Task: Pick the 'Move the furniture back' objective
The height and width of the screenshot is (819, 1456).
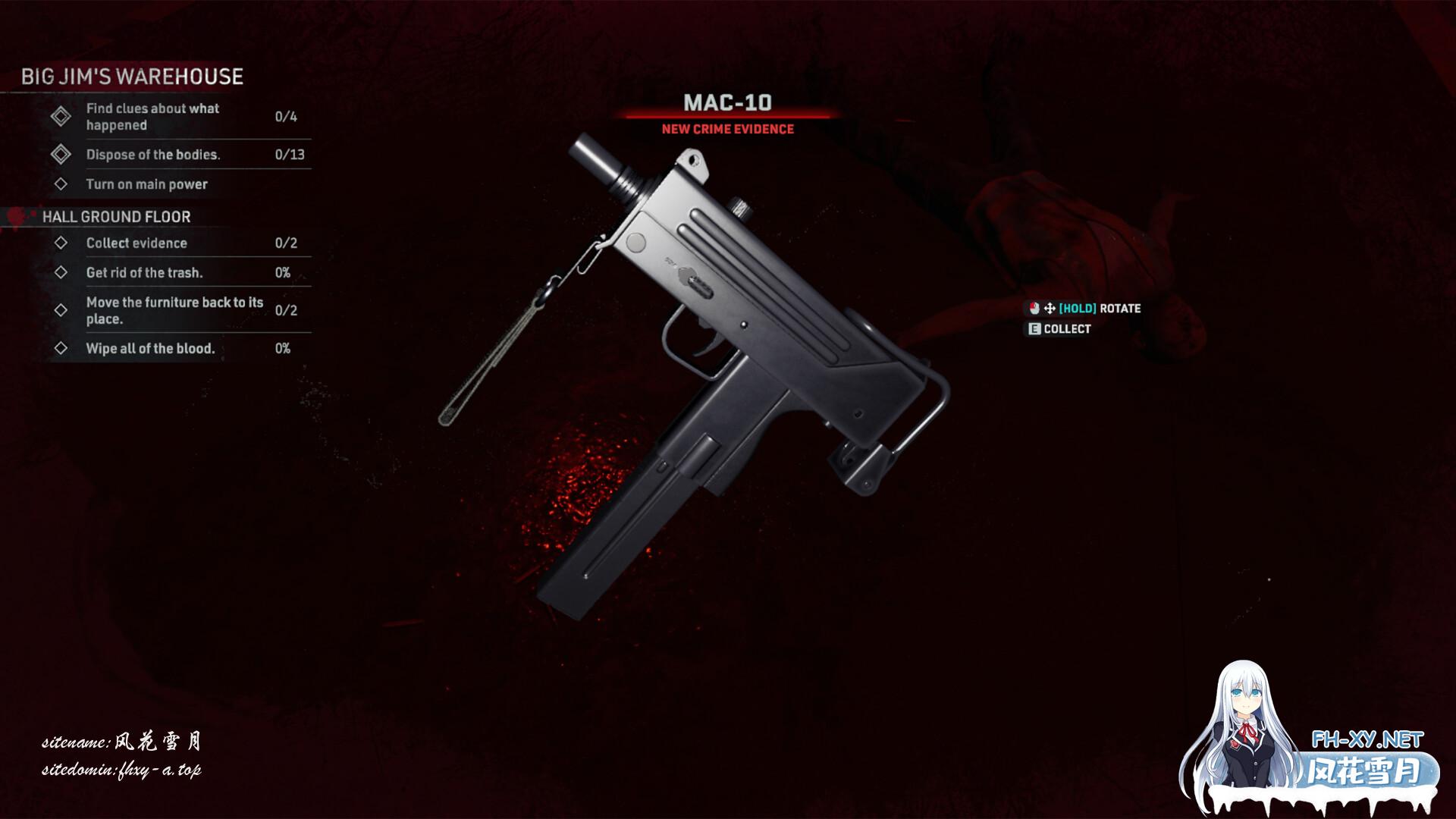Action: coord(174,310)
